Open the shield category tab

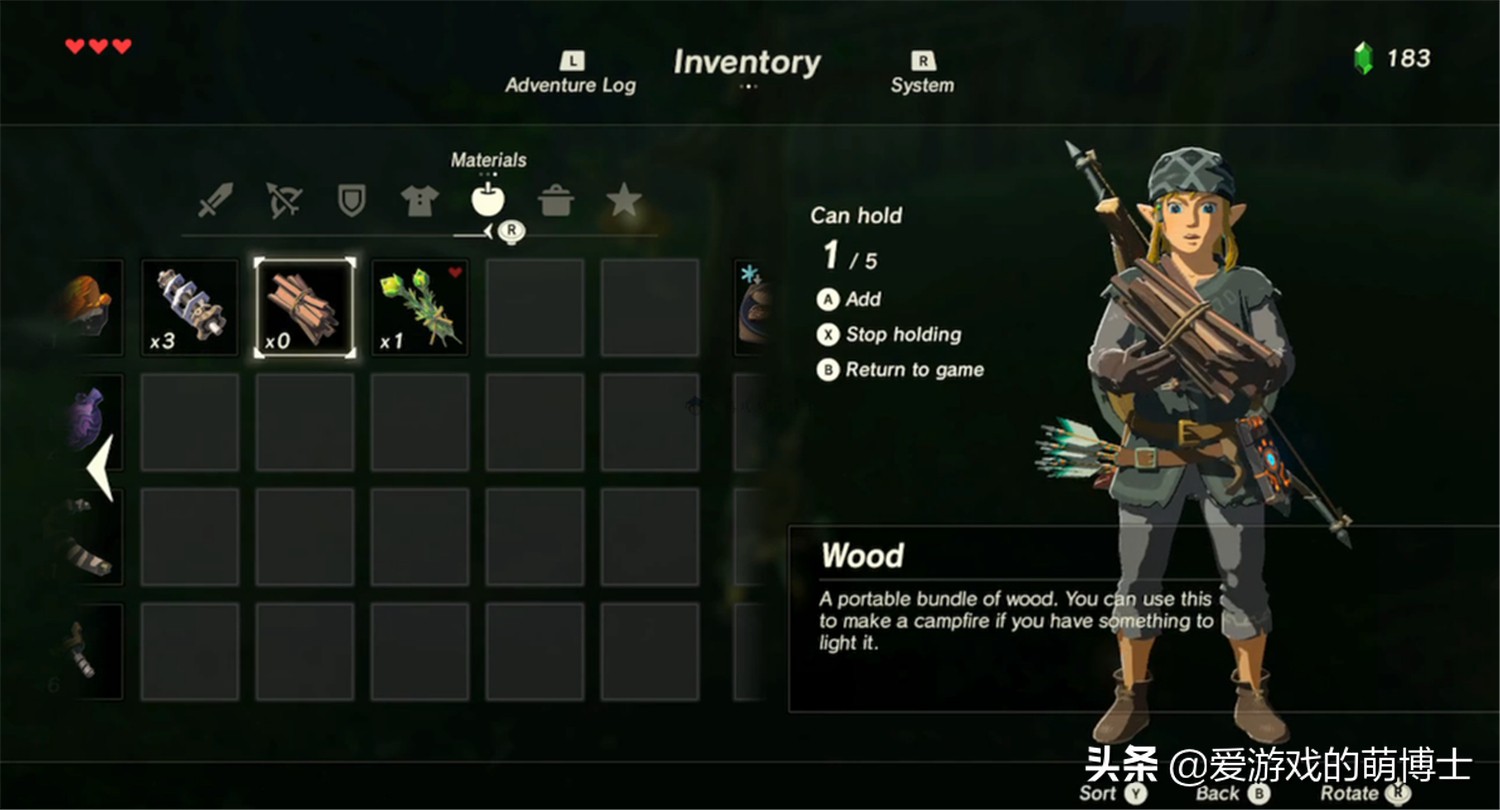click(351, 200)
